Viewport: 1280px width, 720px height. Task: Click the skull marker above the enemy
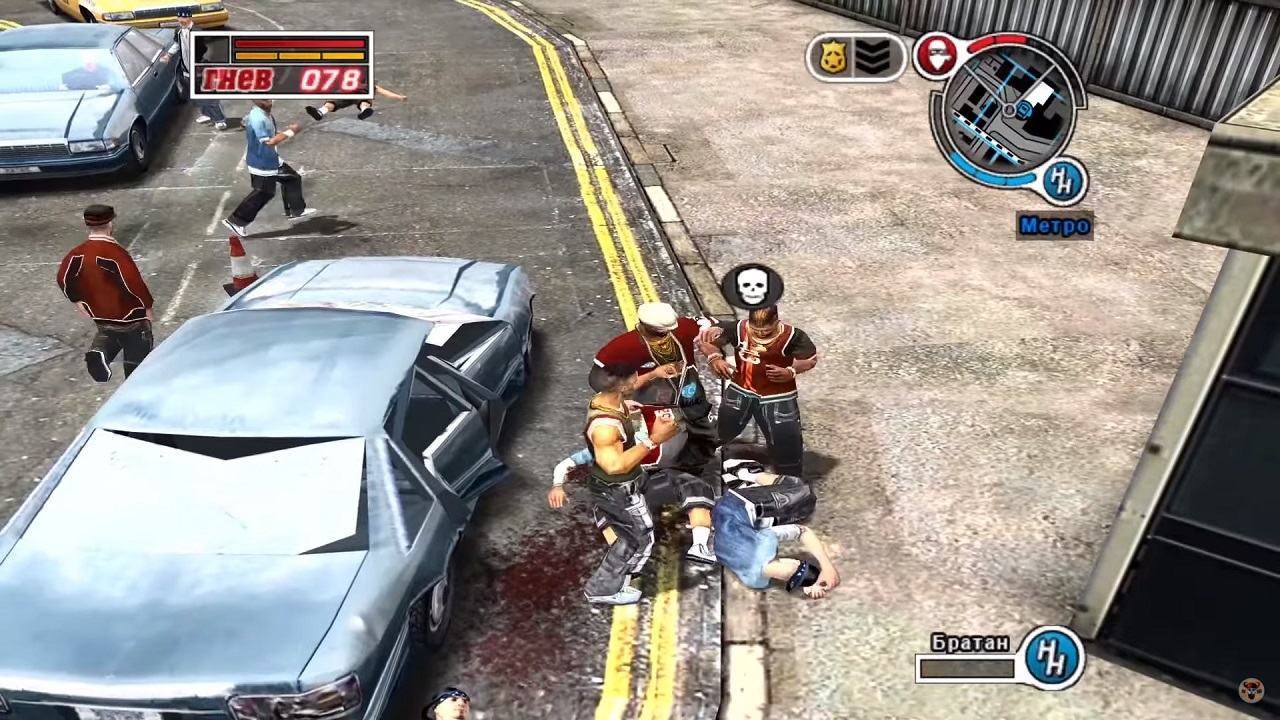(x=752, y=287)
